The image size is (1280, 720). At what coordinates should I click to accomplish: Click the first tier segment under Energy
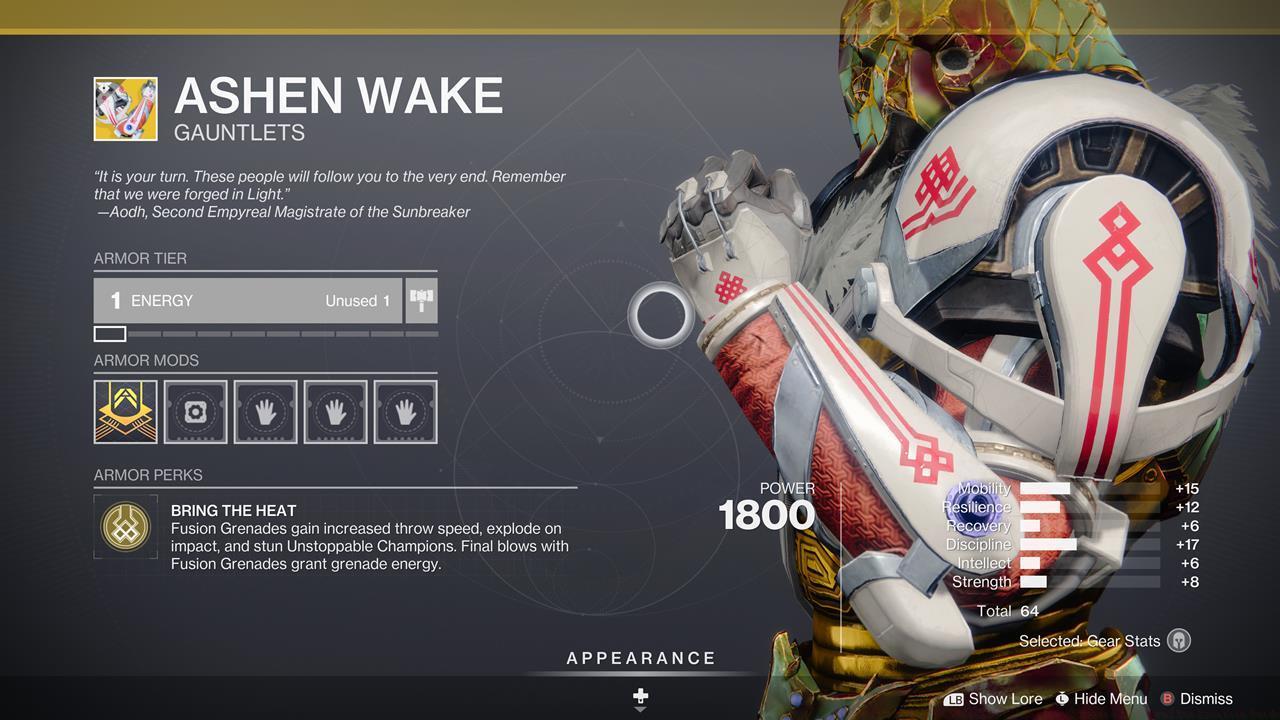[x=109, y=332]
